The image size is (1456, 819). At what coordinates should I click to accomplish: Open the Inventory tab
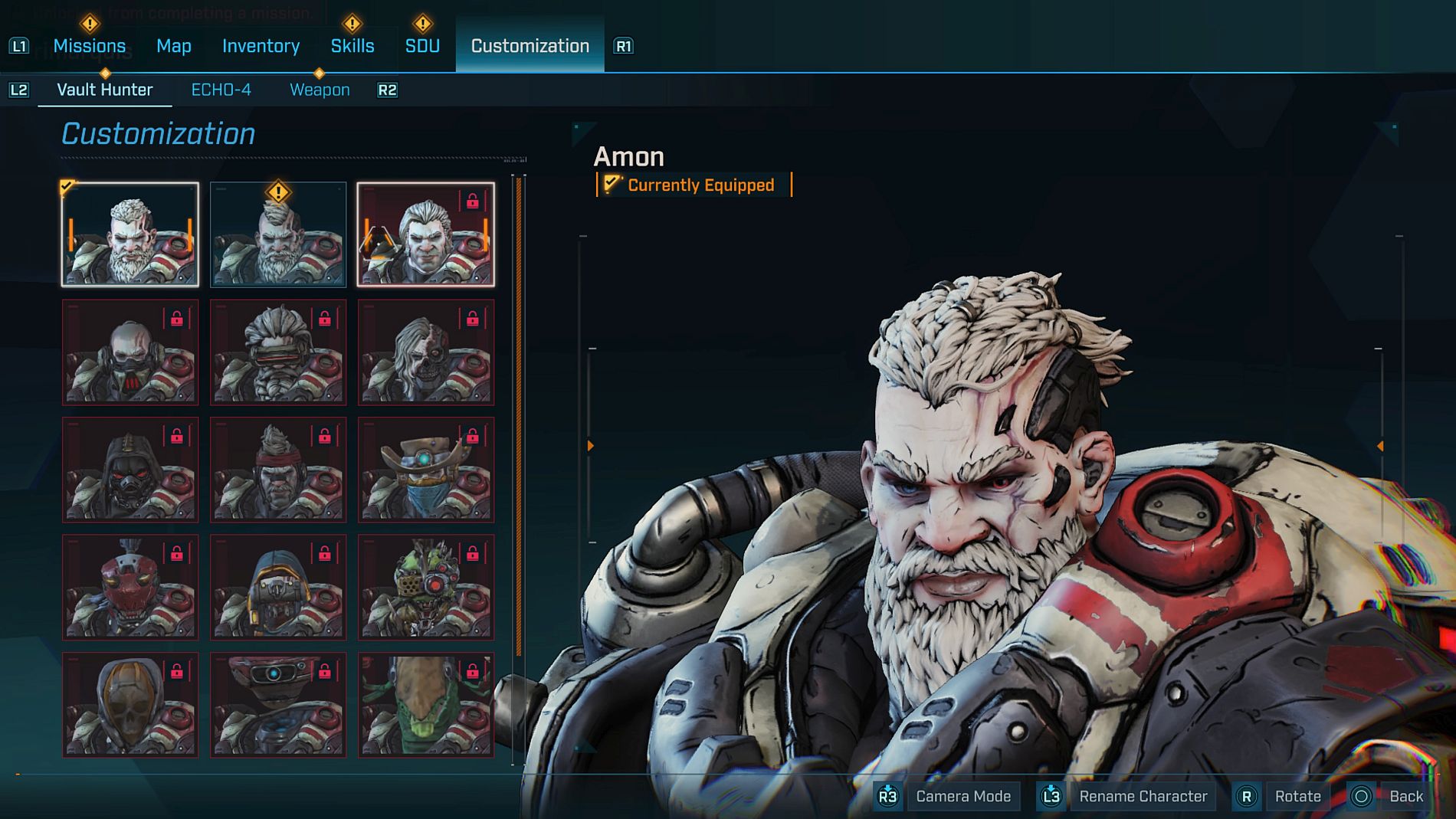[261, 46]
